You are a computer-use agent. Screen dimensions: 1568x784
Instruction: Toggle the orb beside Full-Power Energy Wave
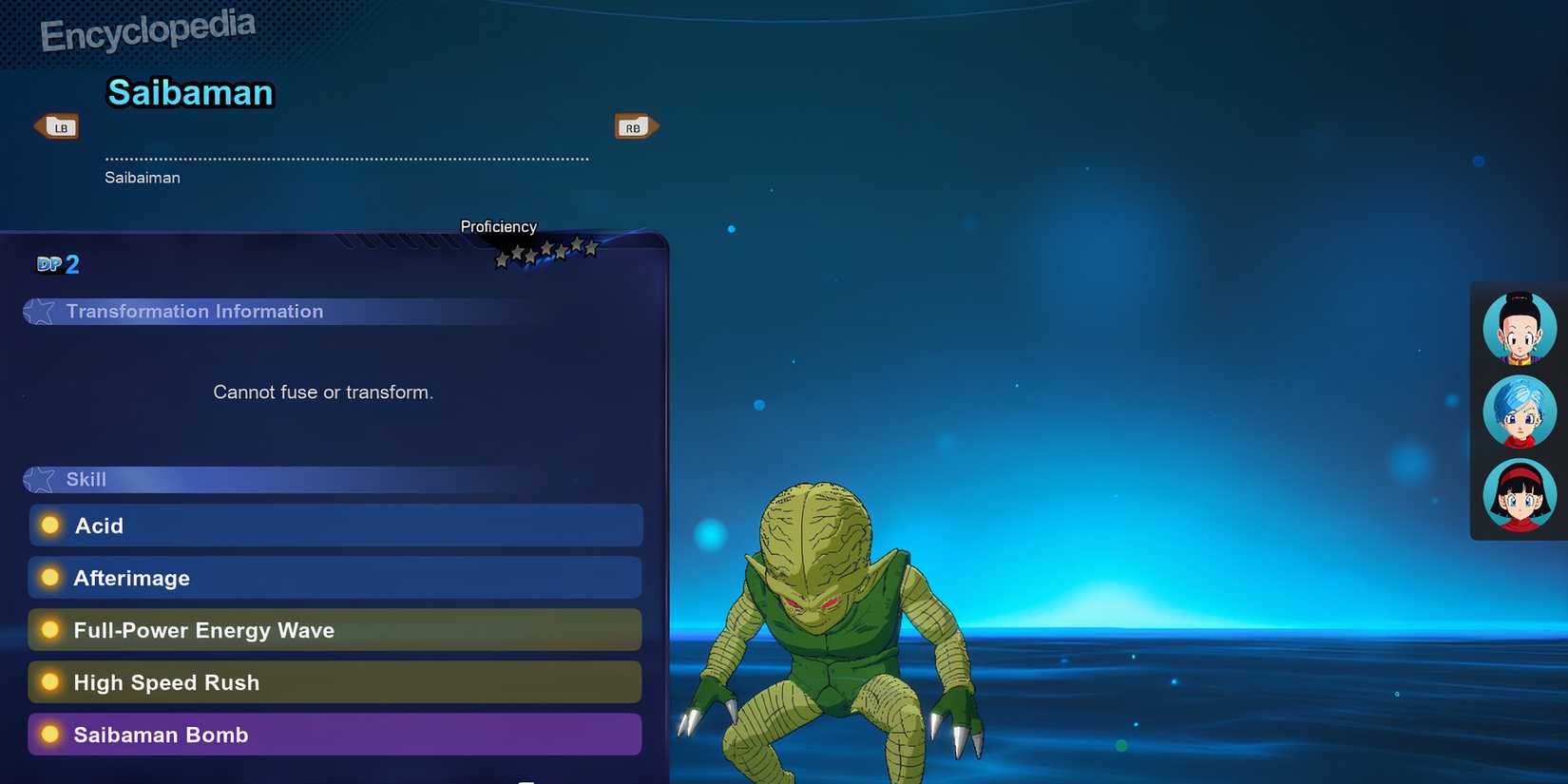pos(48,628)
